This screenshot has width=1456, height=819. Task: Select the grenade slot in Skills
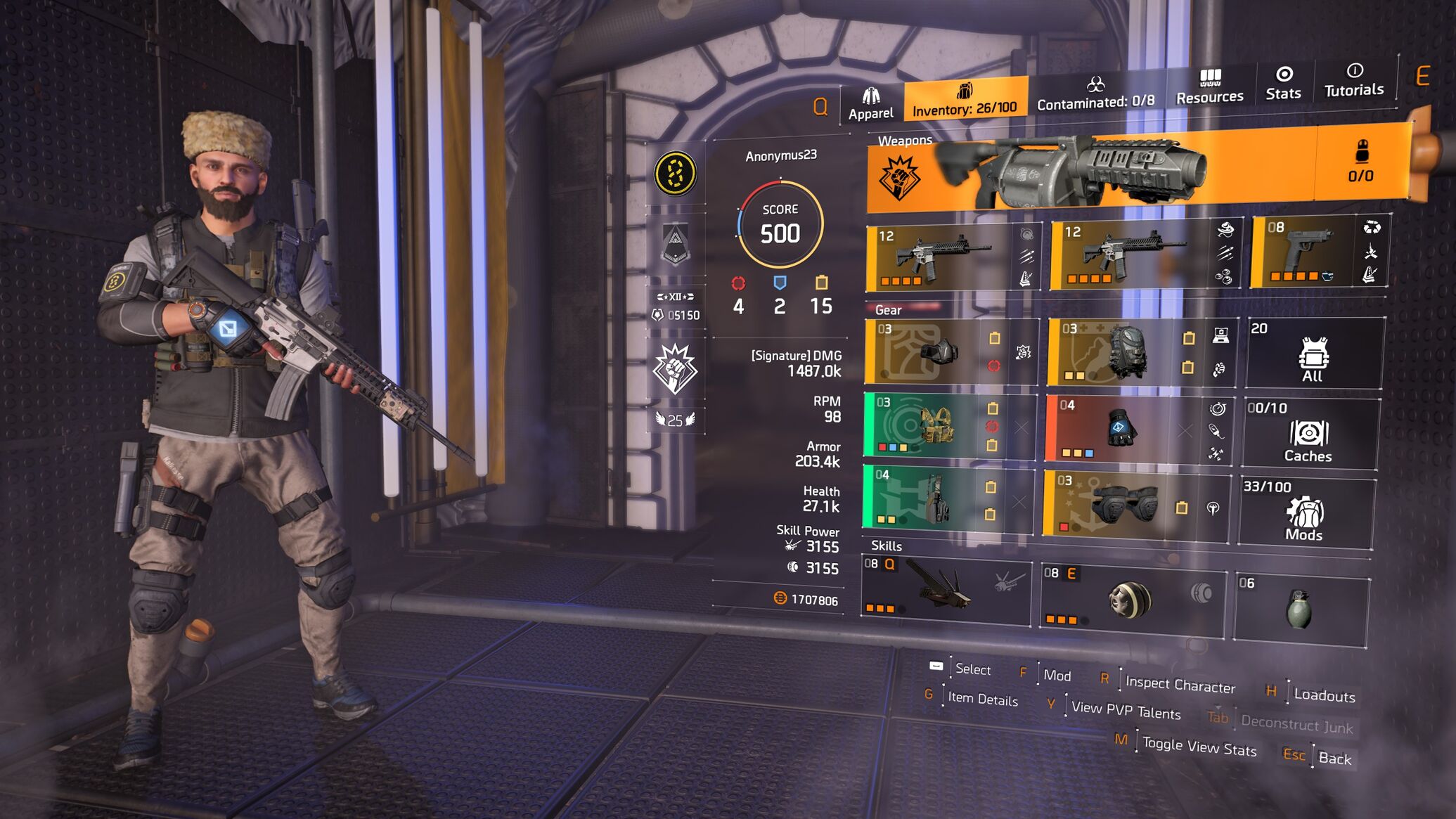click(x=1299, y=608)
